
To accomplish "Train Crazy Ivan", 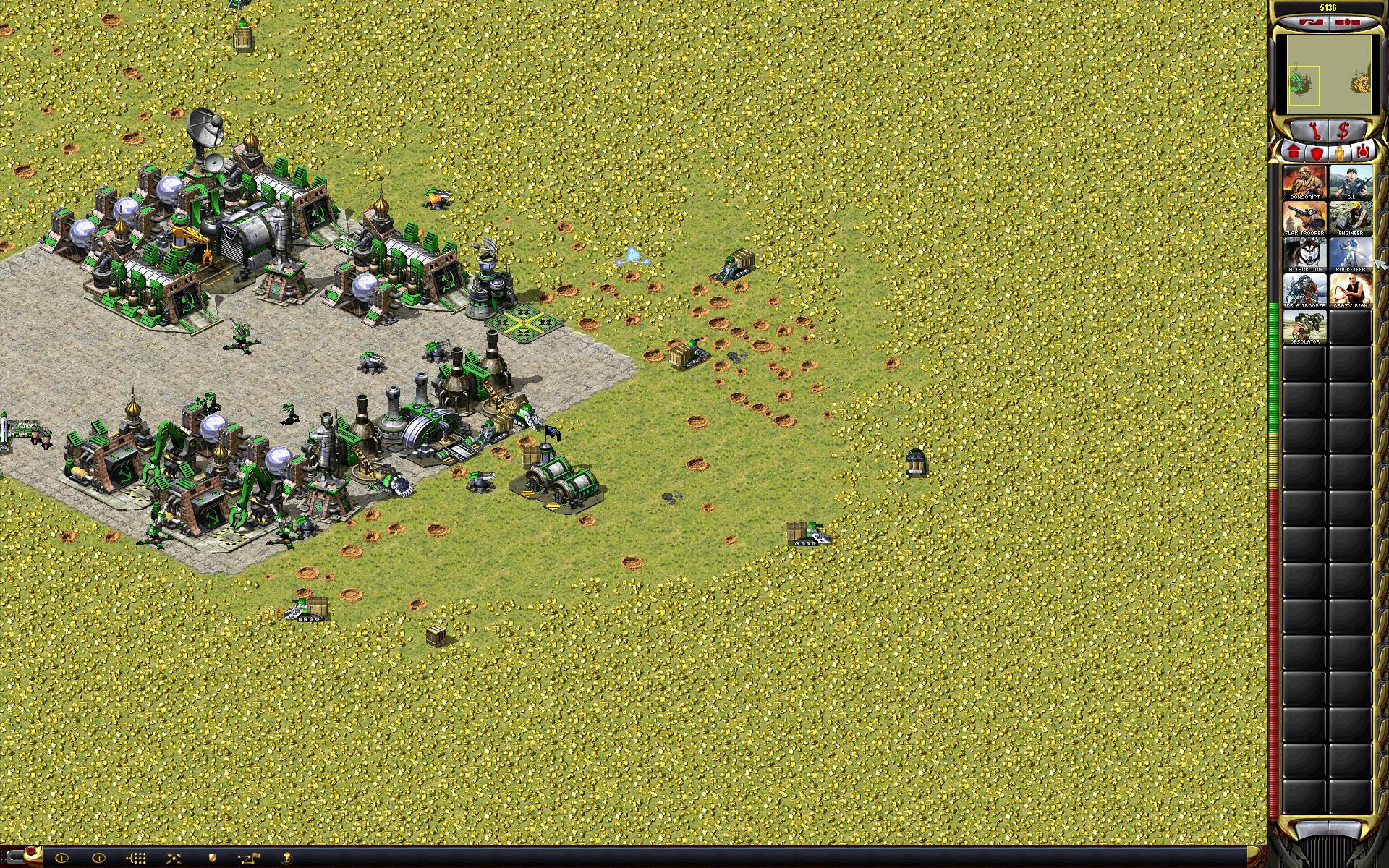I will tap(1350, 291).
